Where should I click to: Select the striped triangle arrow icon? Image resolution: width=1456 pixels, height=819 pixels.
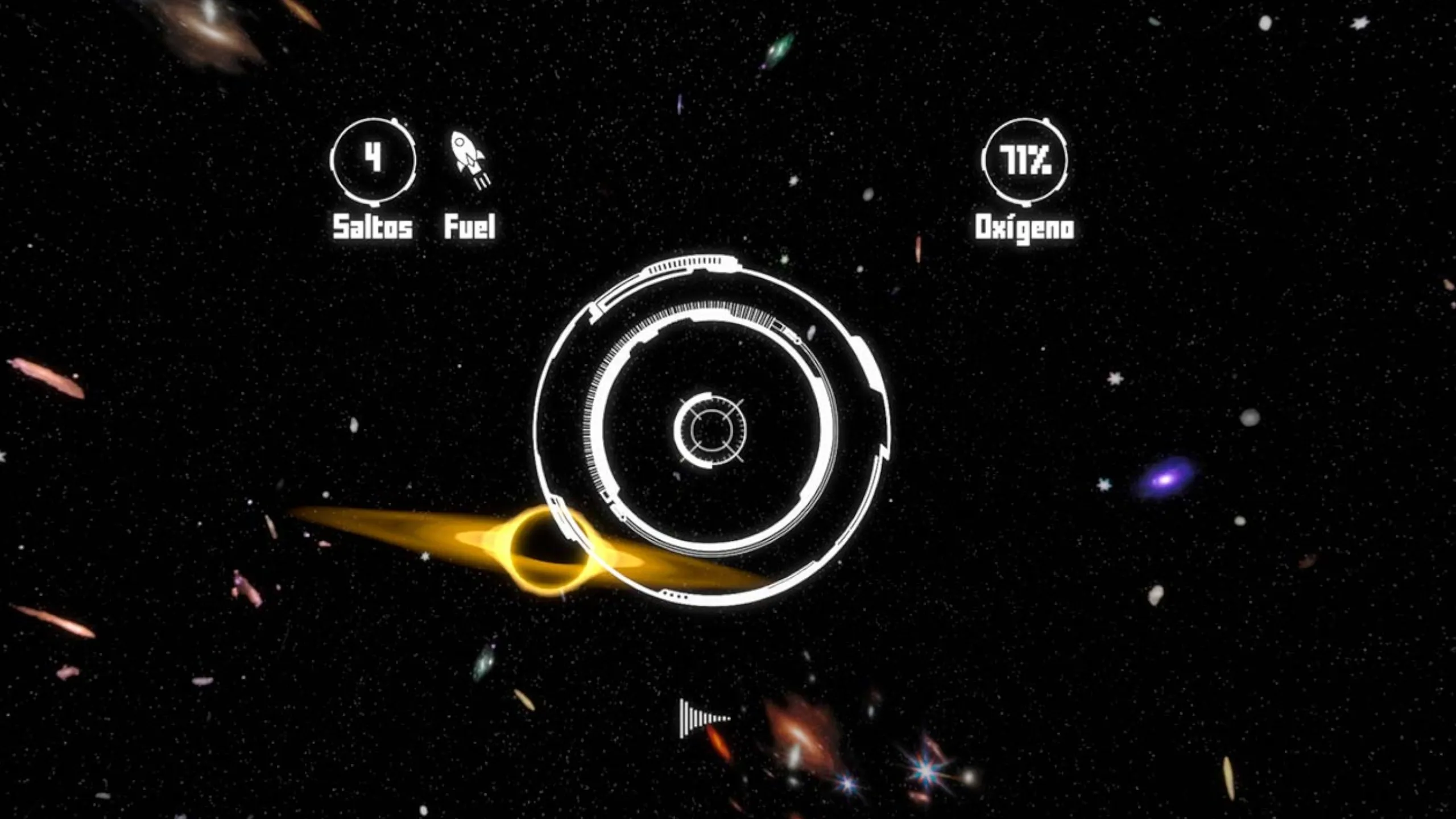[x=703, y=718]
